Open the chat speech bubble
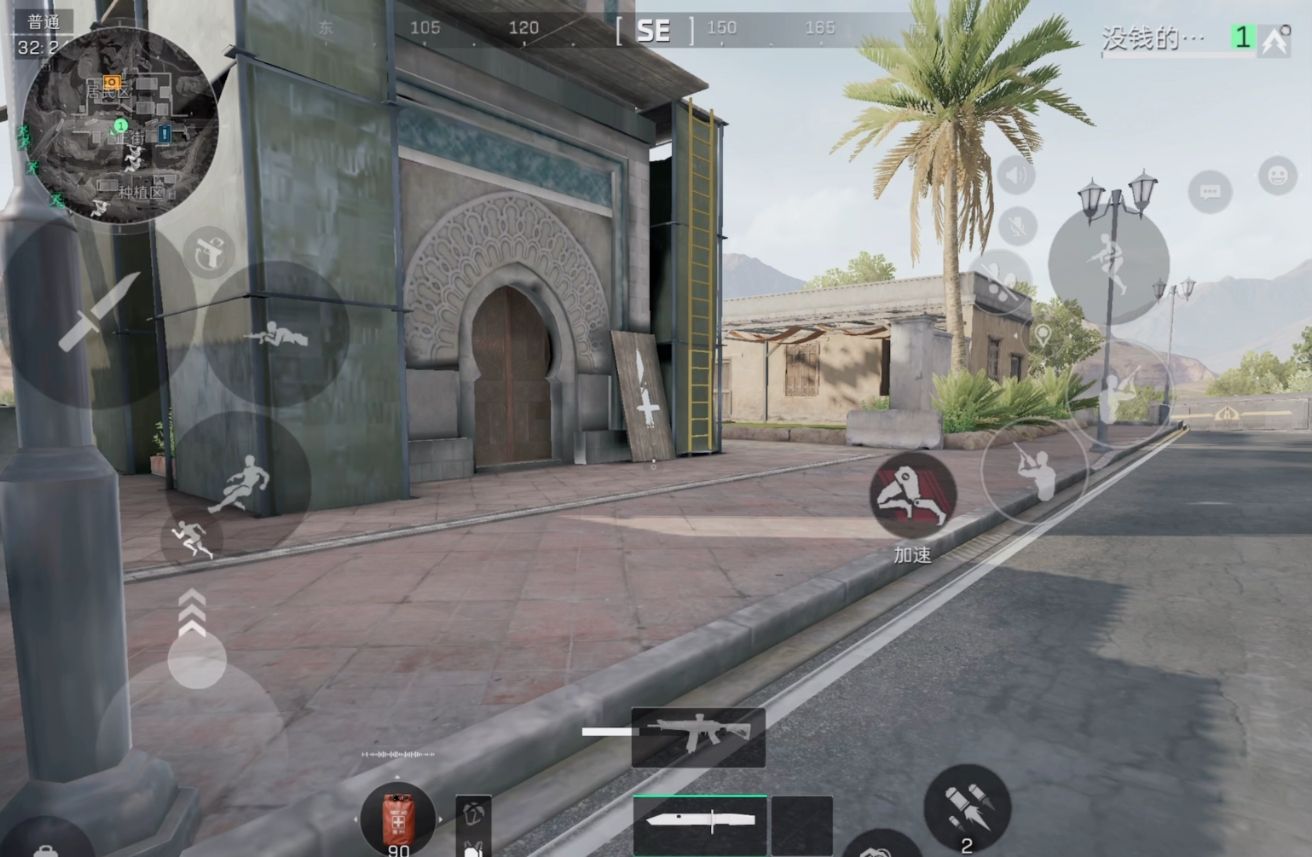This screenshot has height=857, width=1312. coord(1210,191)
